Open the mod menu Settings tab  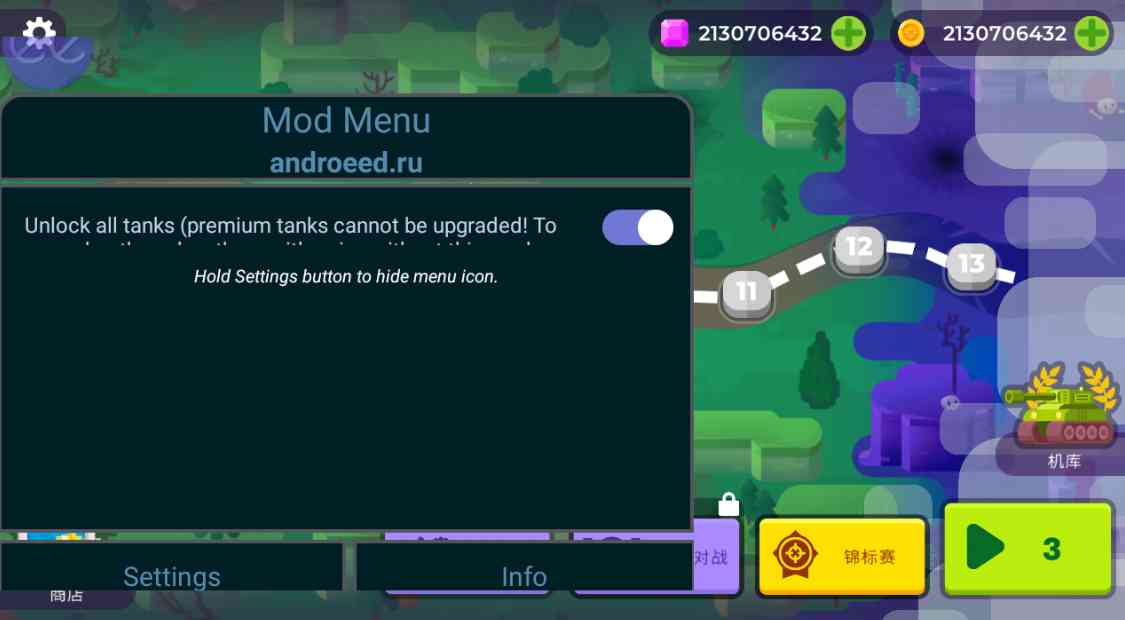tap(171, 575)
